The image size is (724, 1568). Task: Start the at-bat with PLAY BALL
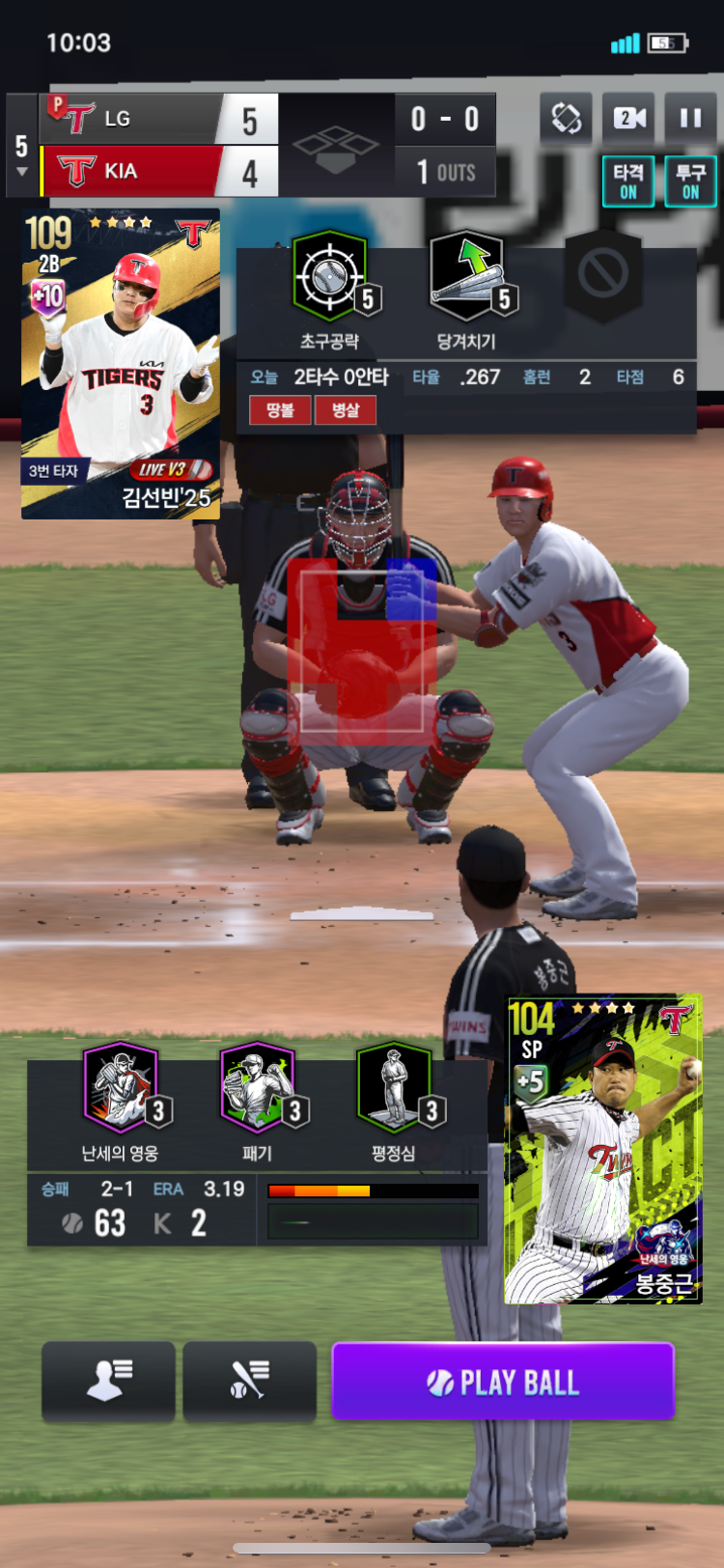(x=502, y=1382)
